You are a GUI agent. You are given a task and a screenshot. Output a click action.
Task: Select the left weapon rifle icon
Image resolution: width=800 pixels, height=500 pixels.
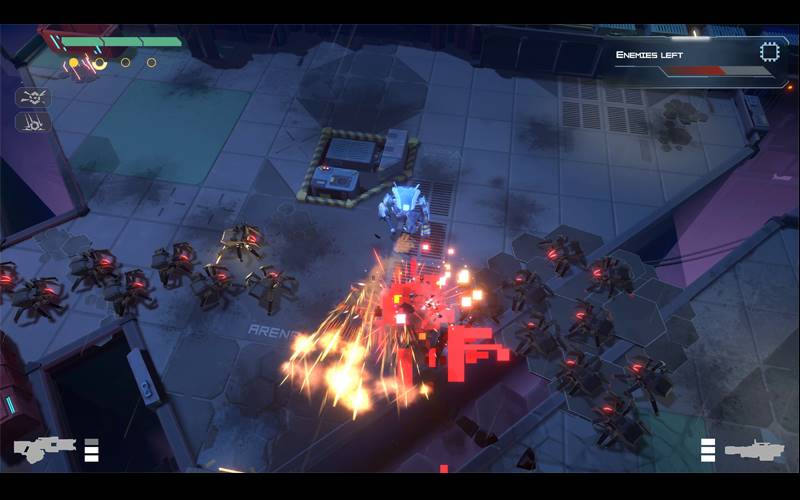(x=44, y=449)
